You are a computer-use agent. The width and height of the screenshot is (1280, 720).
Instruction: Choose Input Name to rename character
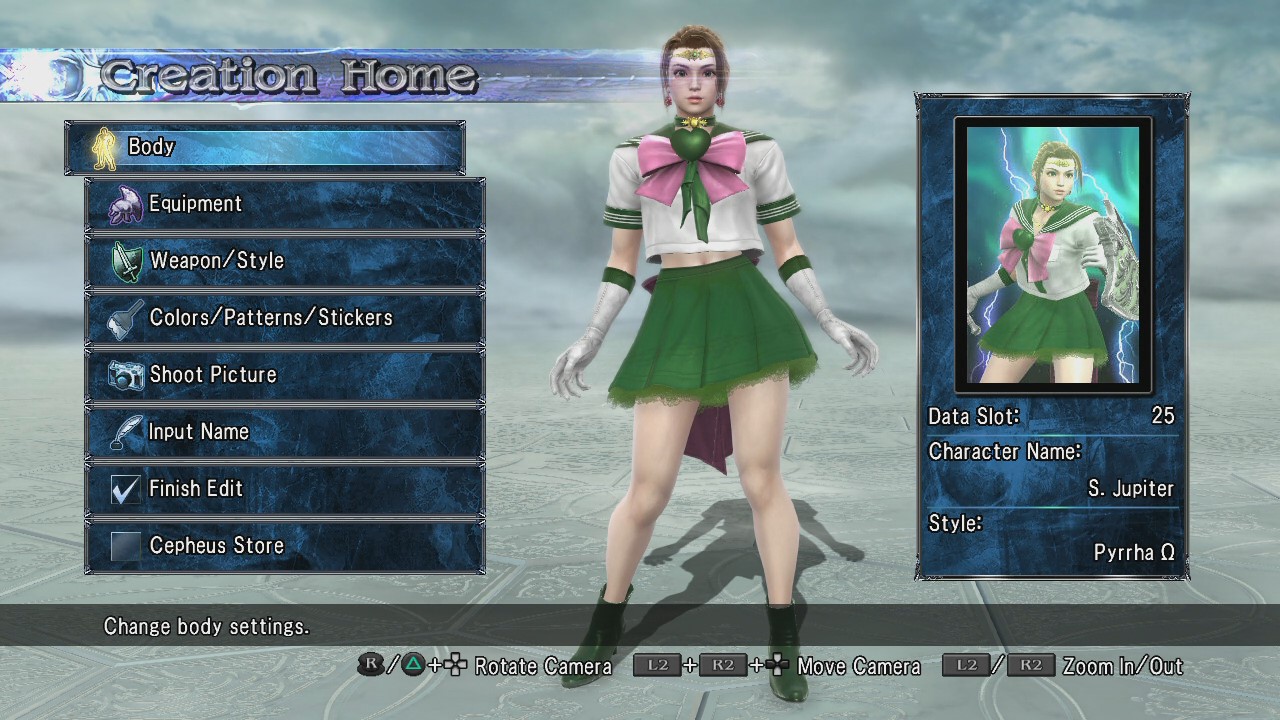point(285,432)
